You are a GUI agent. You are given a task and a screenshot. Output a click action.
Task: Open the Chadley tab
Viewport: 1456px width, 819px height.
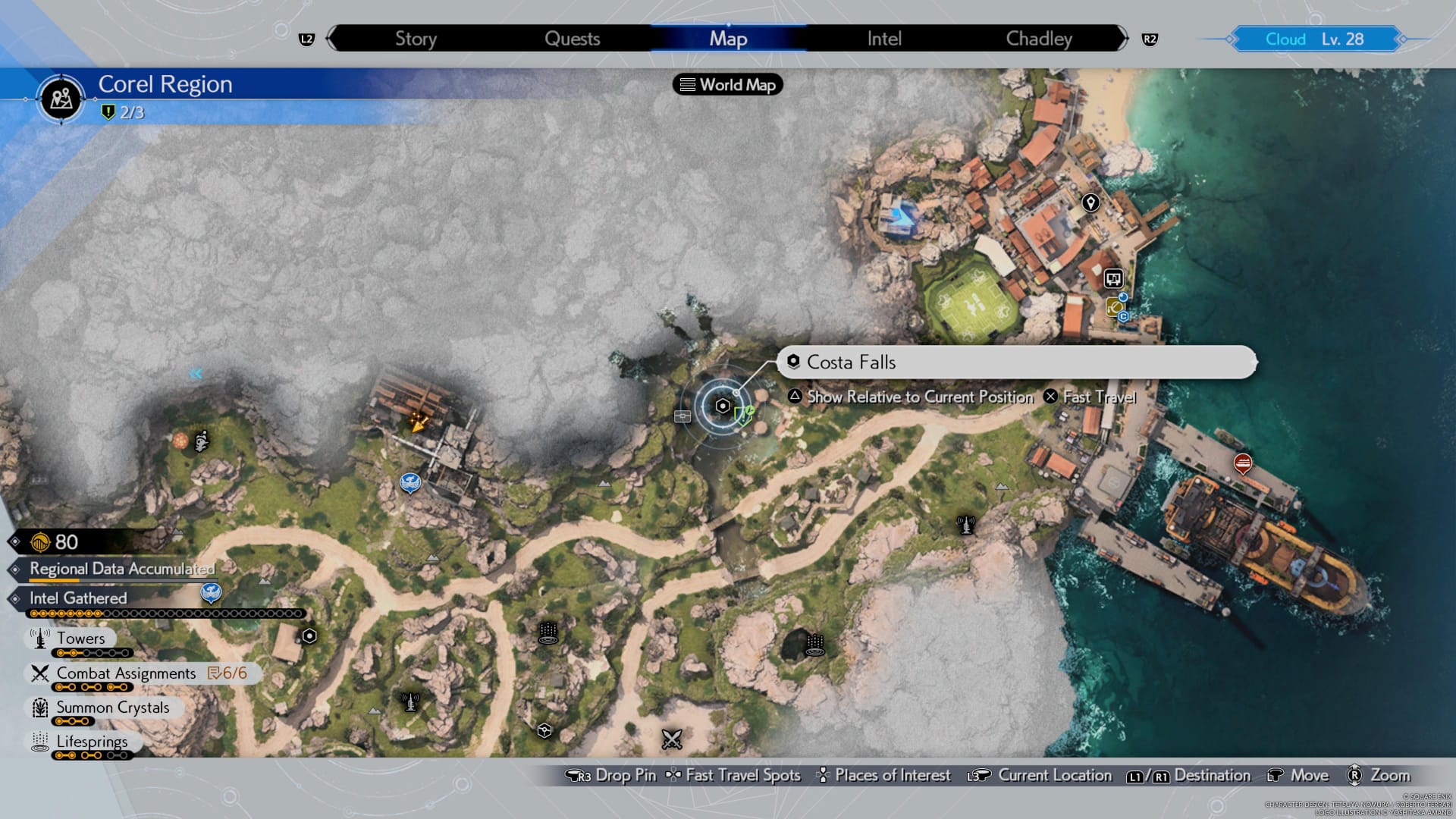pyautogui.click(x=1039, y=39)
